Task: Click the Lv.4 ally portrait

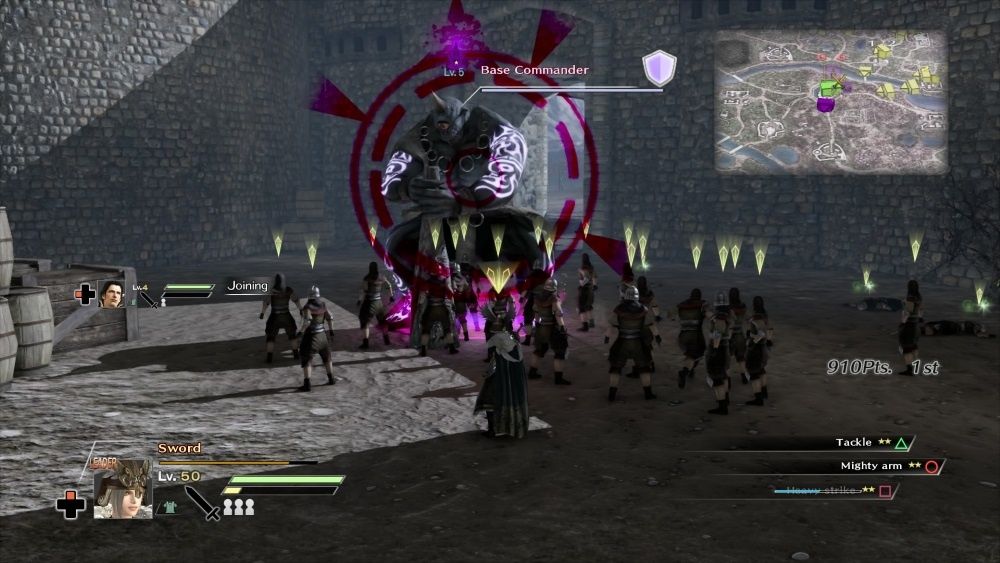Action: (x=113, y=294)
